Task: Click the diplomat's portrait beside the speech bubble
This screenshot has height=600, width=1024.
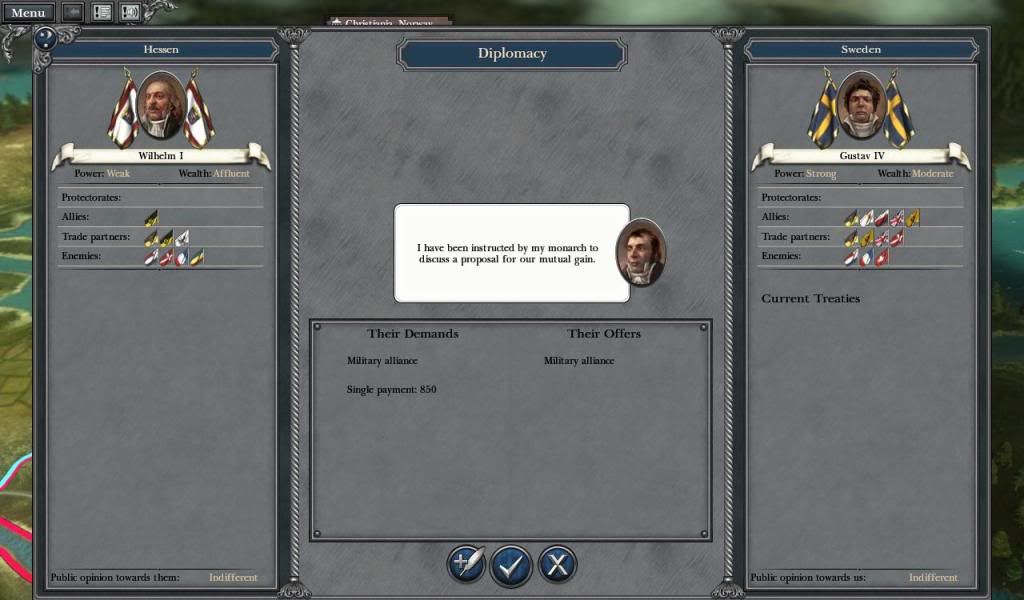Action: tap(640, 252)
